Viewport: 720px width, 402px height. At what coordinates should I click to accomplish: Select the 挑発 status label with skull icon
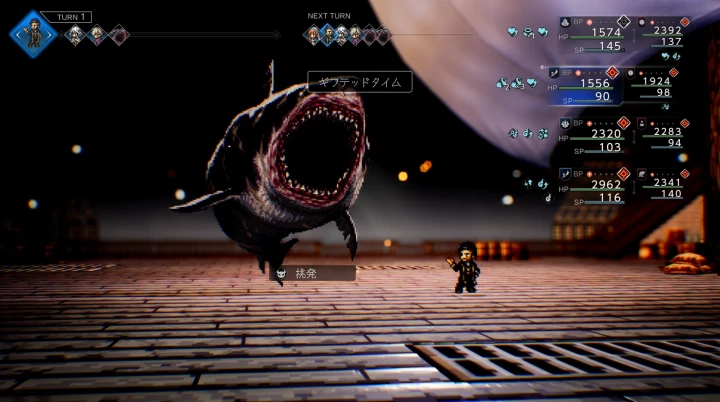point(314,272)
